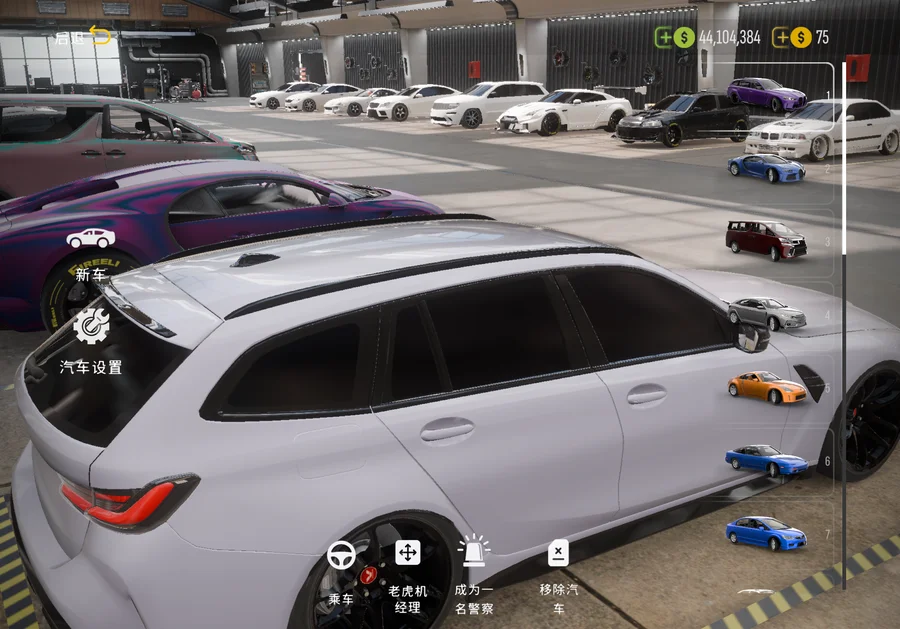
Task: Choose 移除汽车 to remove the car
Action: [558, 570]
